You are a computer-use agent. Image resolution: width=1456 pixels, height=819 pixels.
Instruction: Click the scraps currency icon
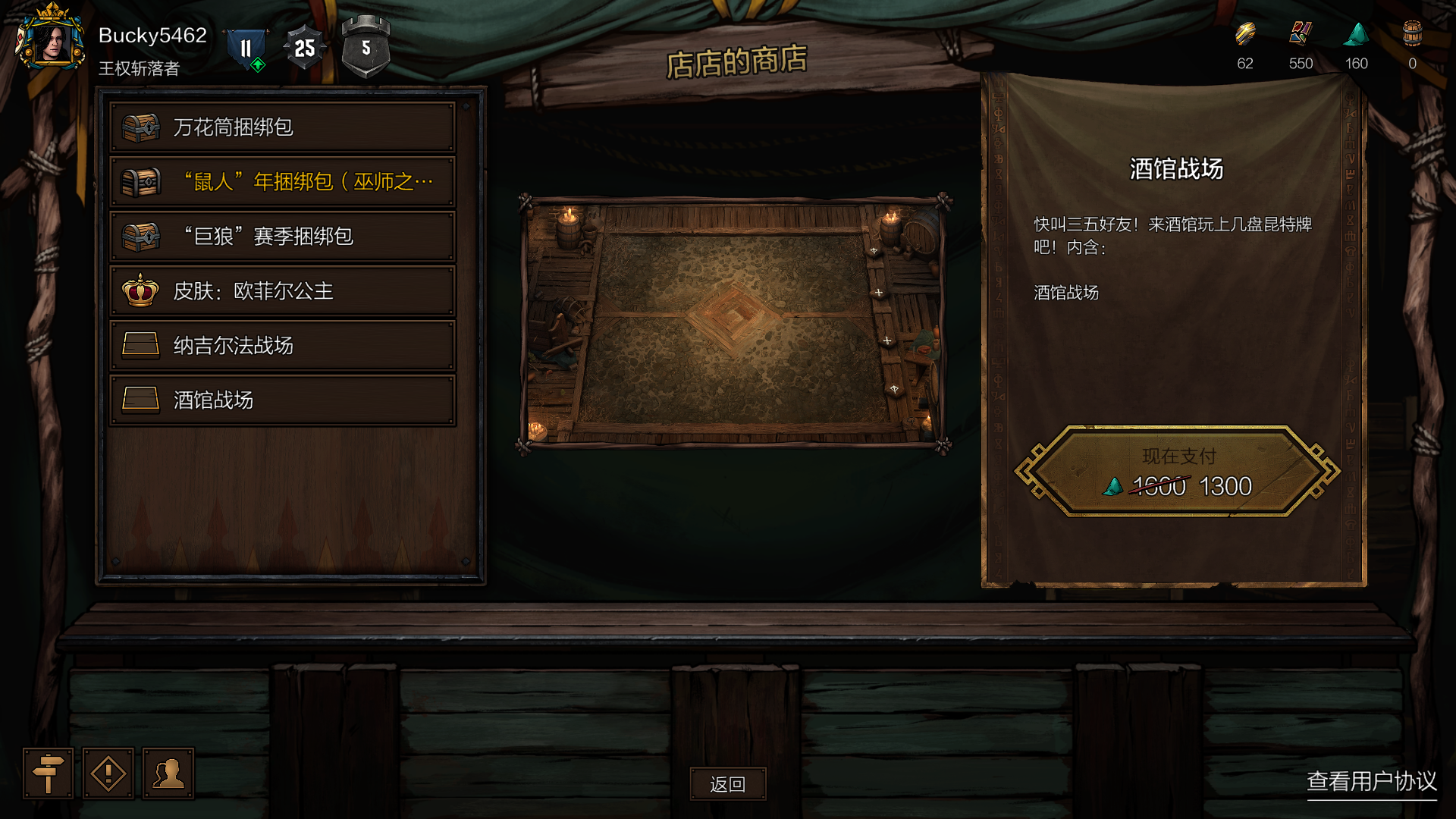point(1301,35)
